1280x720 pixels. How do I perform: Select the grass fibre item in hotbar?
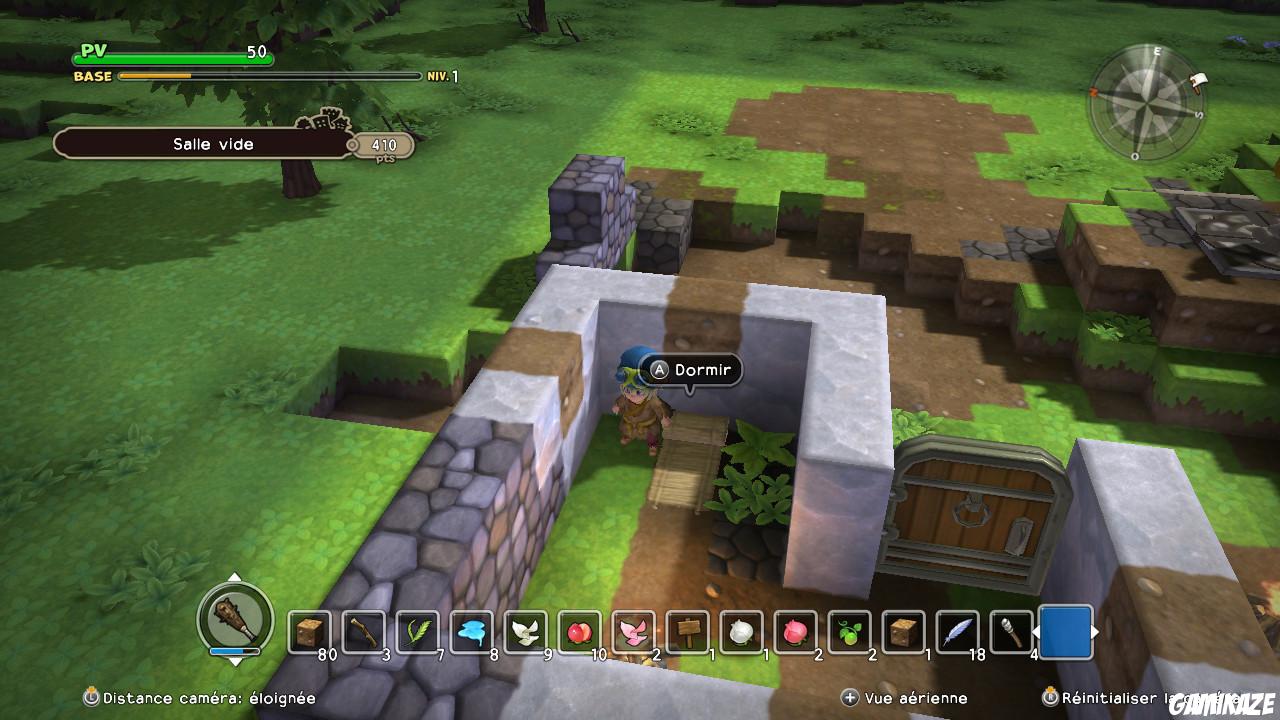tap(417, 630)
